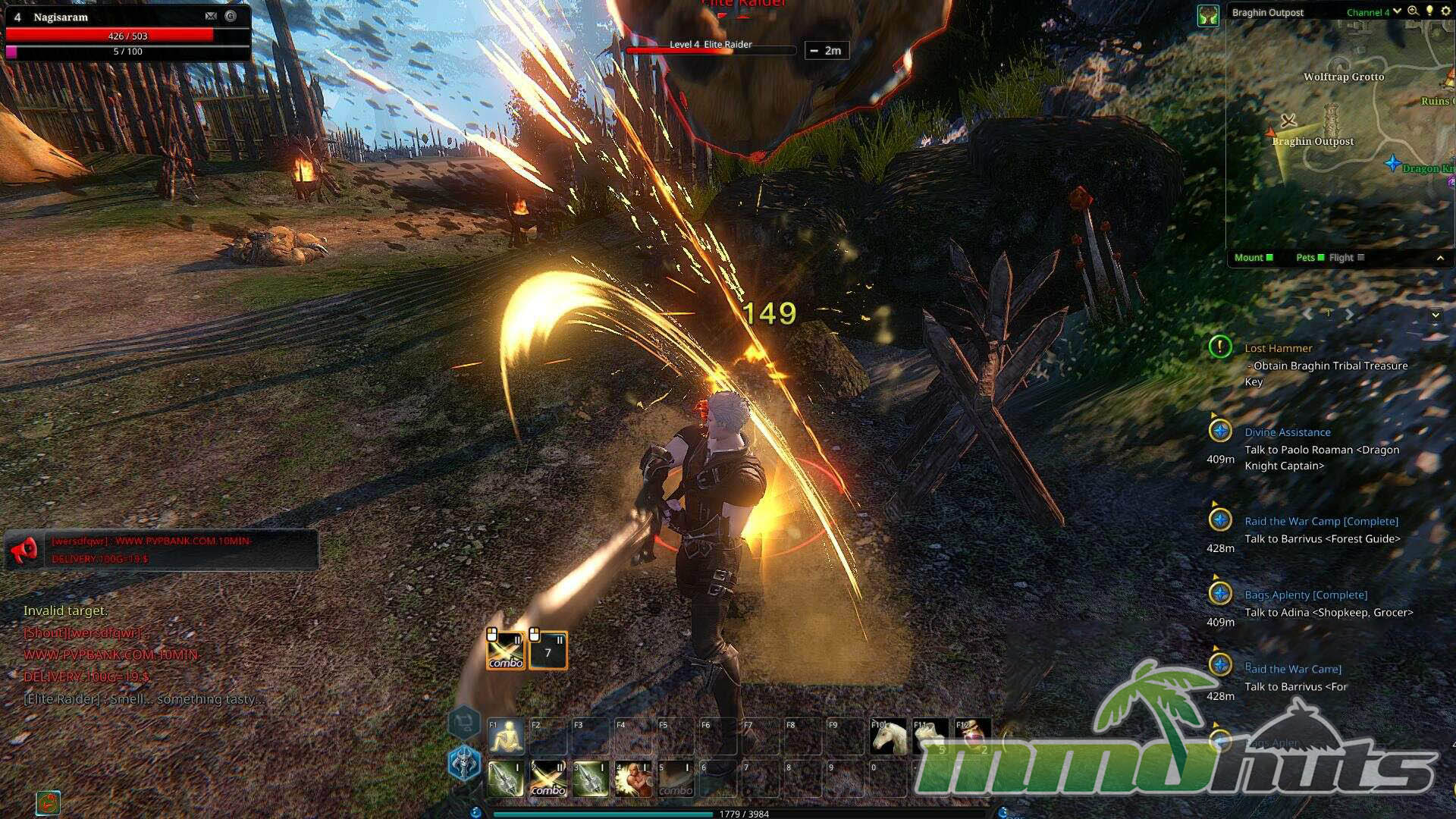Open minimap settings gear
1456x819 pixels.
coord(1445,11)
